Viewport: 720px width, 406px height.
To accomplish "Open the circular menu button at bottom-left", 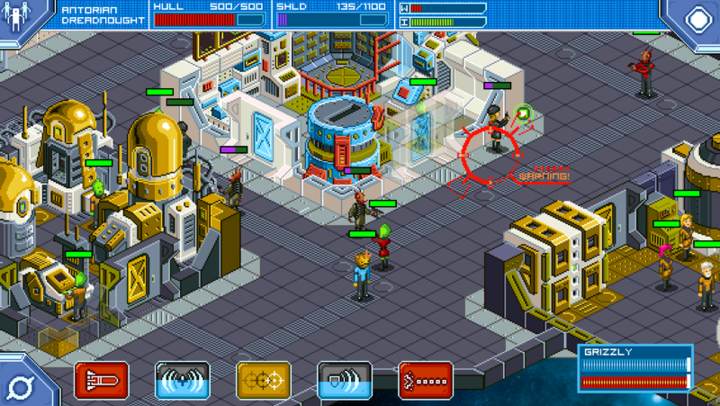I will click(20, 385).
